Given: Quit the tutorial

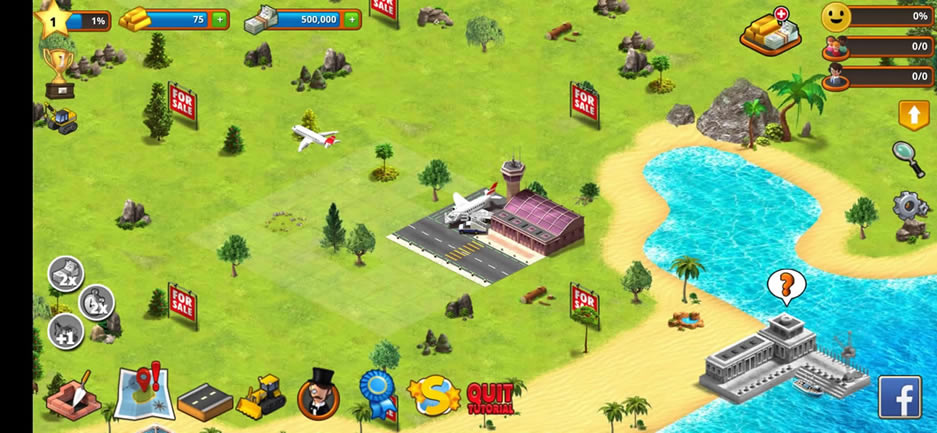Looking at the screenshot, I should click(490, 398).
